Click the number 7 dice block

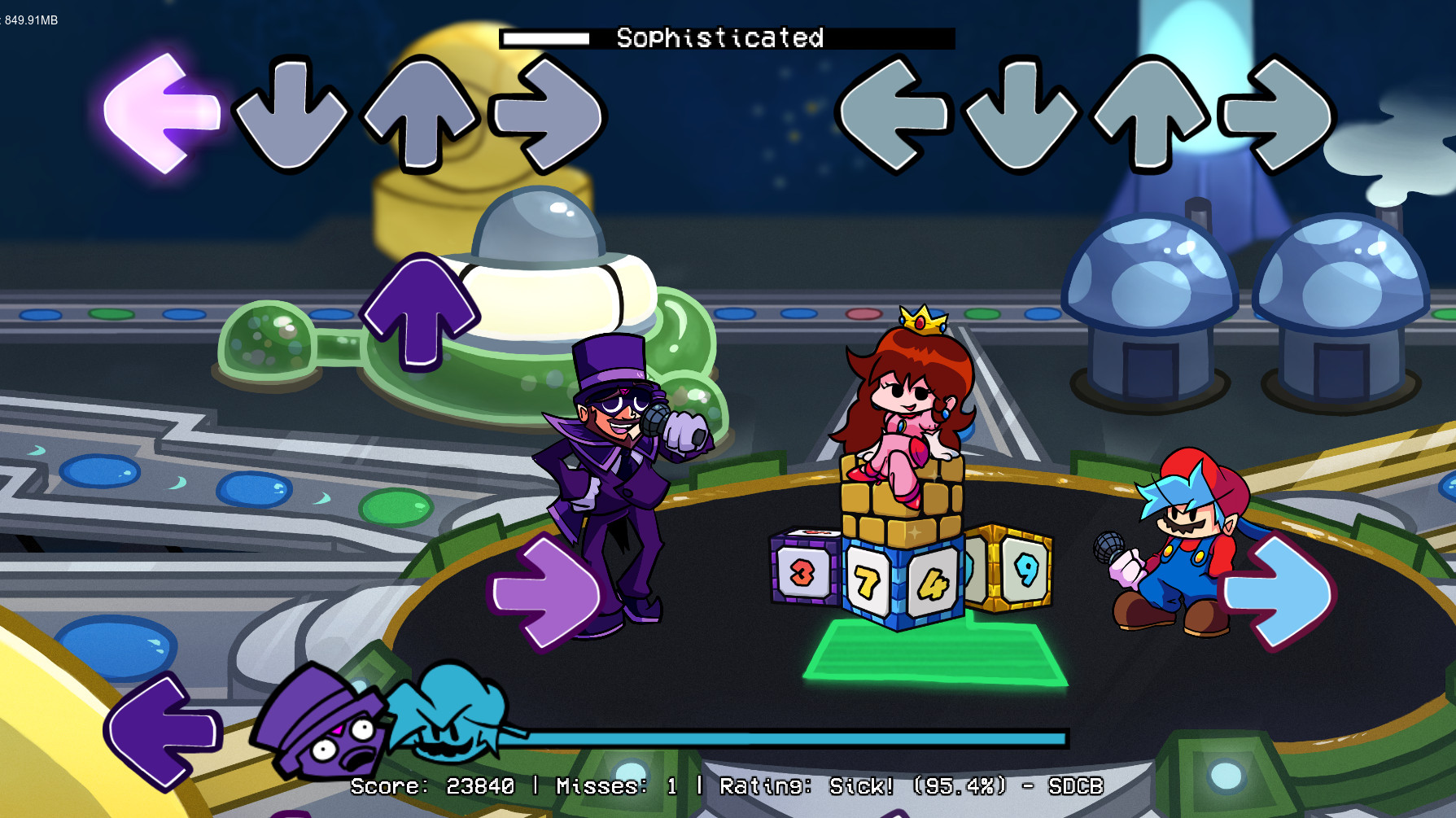click(x=866, y=581)
